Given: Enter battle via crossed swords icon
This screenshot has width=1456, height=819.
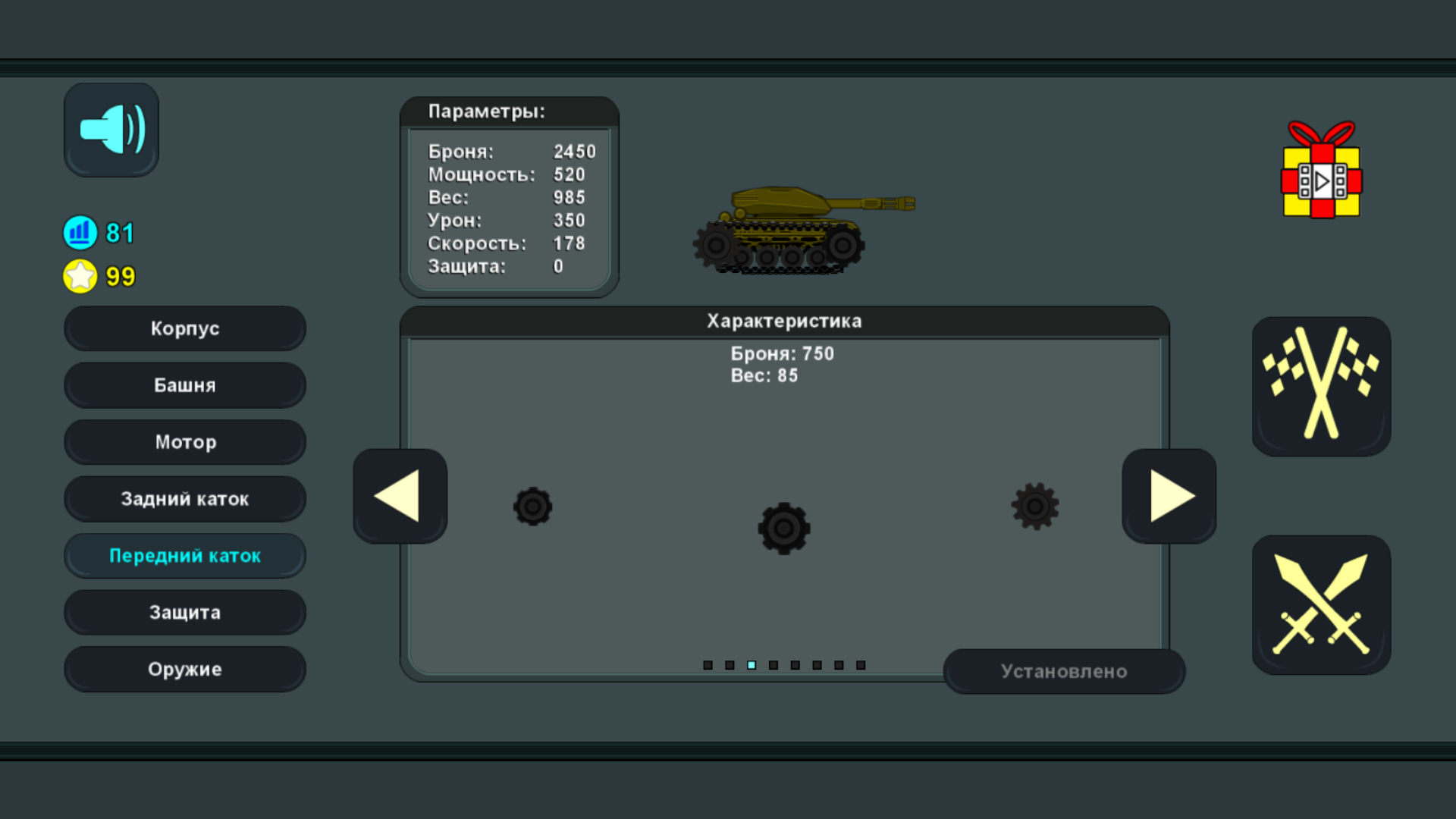Looking at the screenshot, I should [x=1321, y=603].
